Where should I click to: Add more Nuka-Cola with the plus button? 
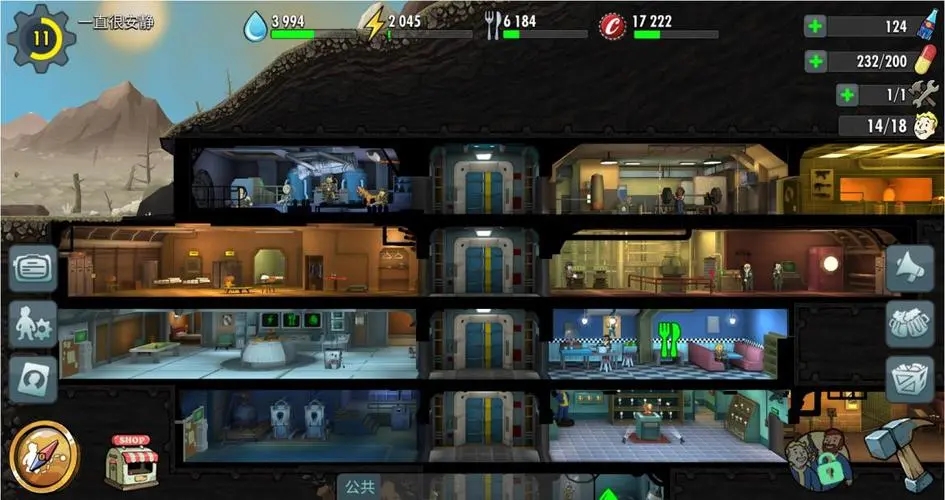pyautogui.click(x=815, y=27)
